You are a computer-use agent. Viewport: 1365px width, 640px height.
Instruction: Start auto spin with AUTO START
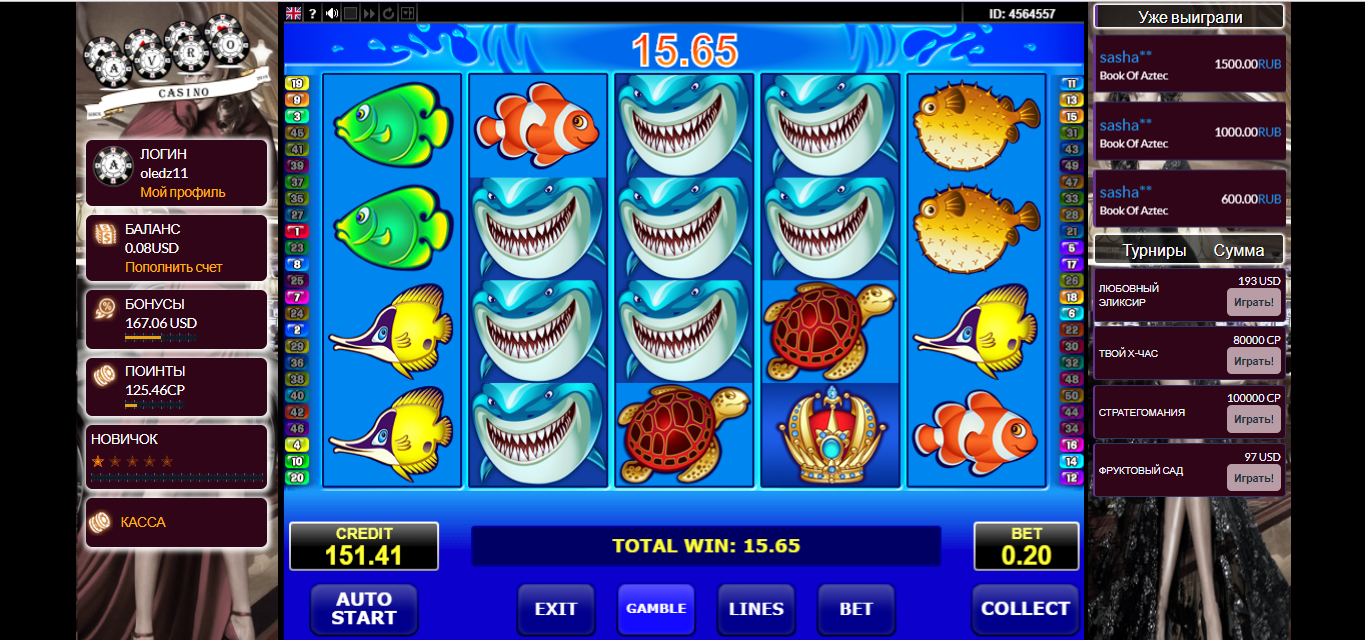[363, 608]
